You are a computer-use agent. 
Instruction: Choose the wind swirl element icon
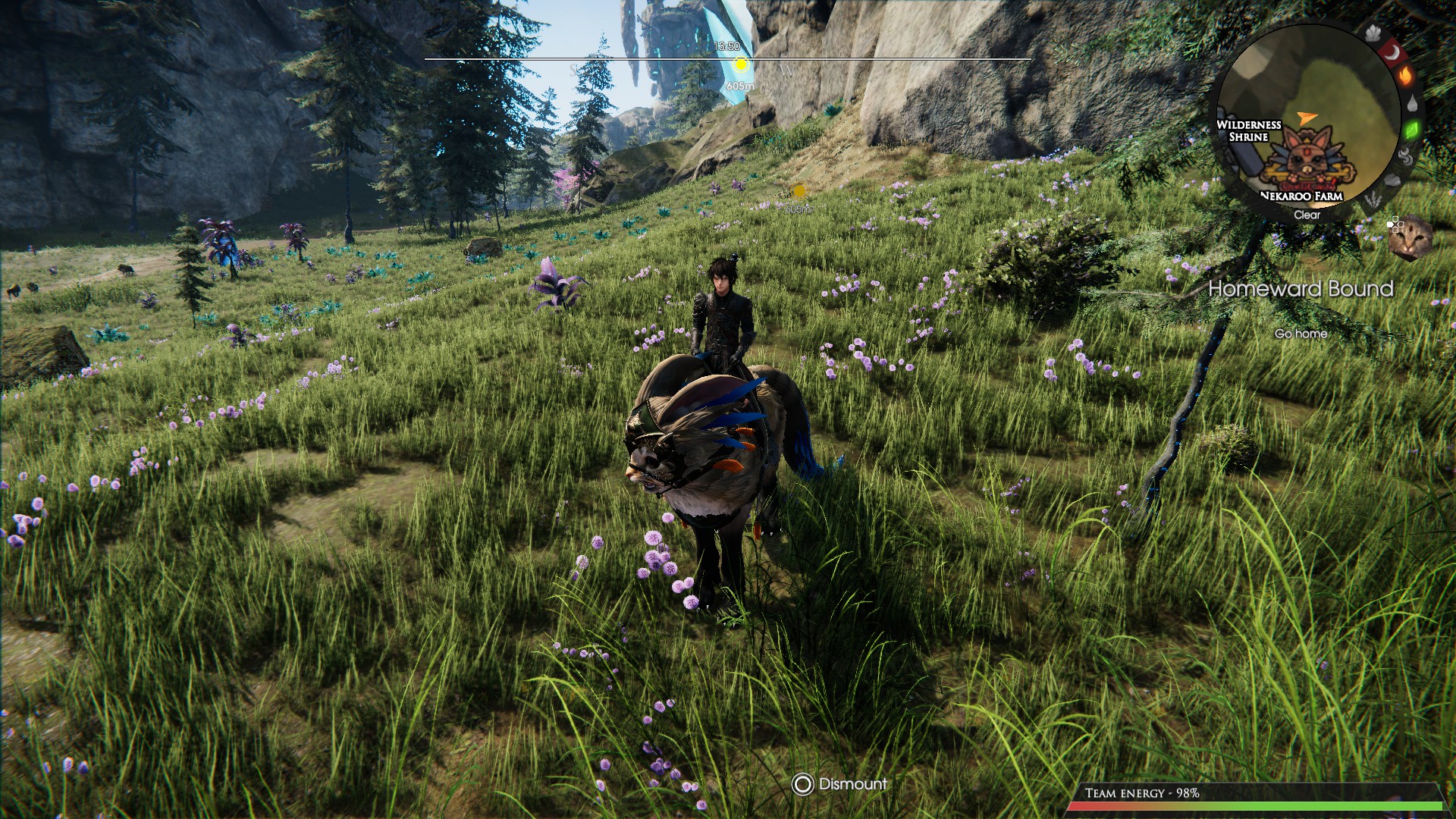pyautogui.click(x=1405, y=158)
